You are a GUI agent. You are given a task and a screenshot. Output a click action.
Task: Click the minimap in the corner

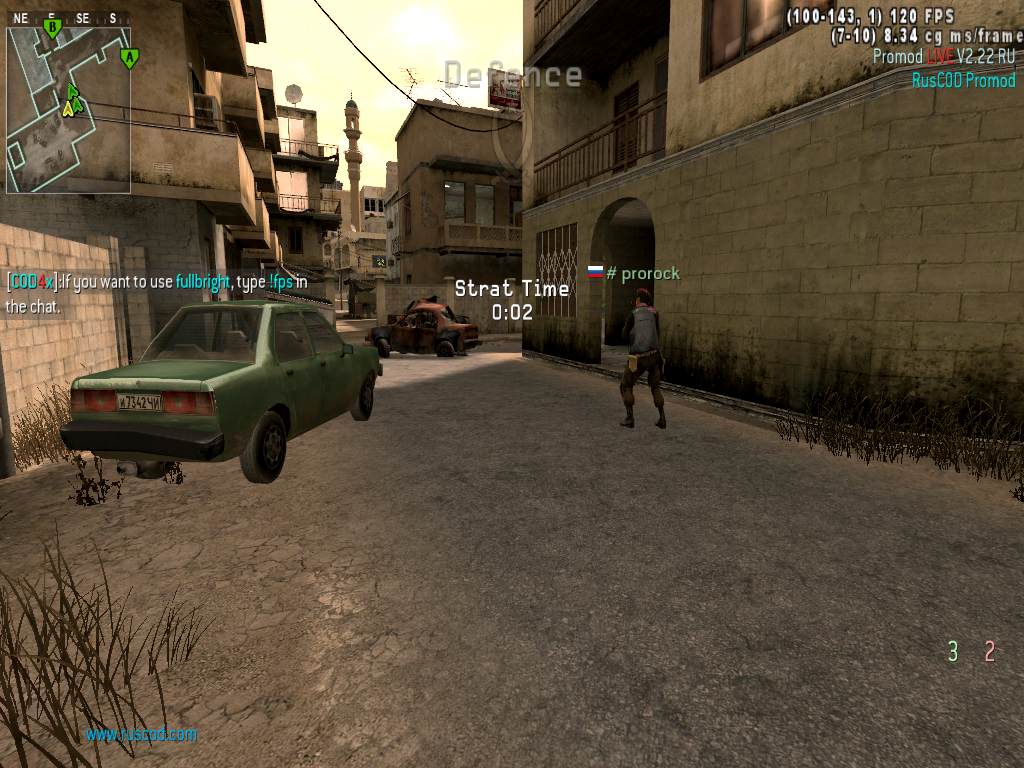68,110
